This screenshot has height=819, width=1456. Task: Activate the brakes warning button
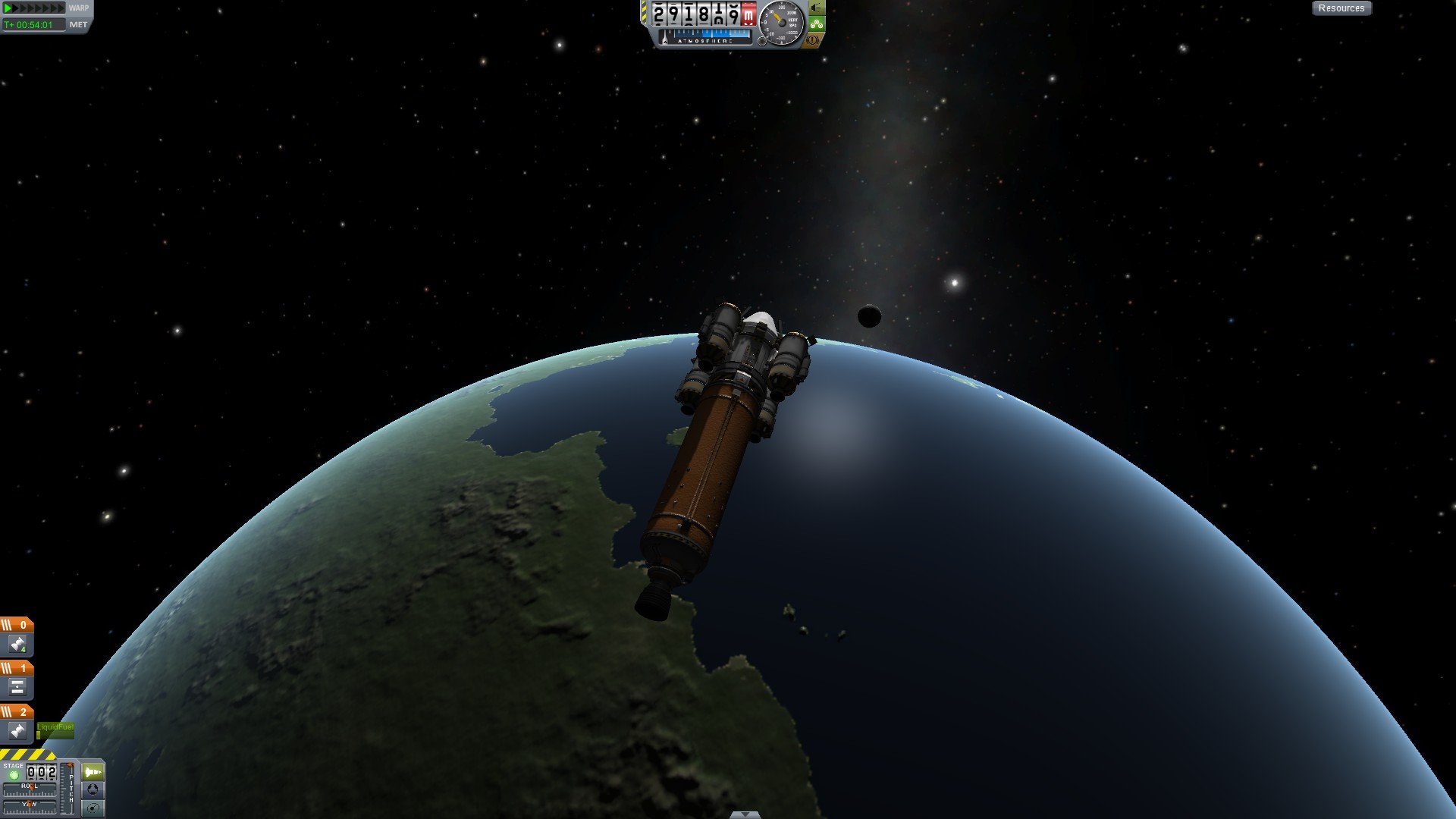point(814,39)
